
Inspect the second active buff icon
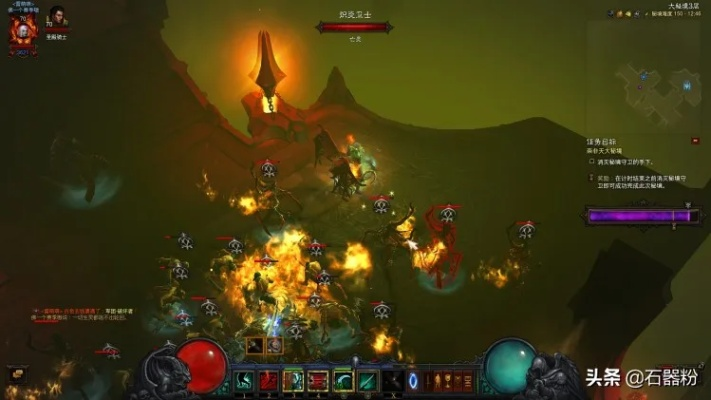click(x=275, y=345)
